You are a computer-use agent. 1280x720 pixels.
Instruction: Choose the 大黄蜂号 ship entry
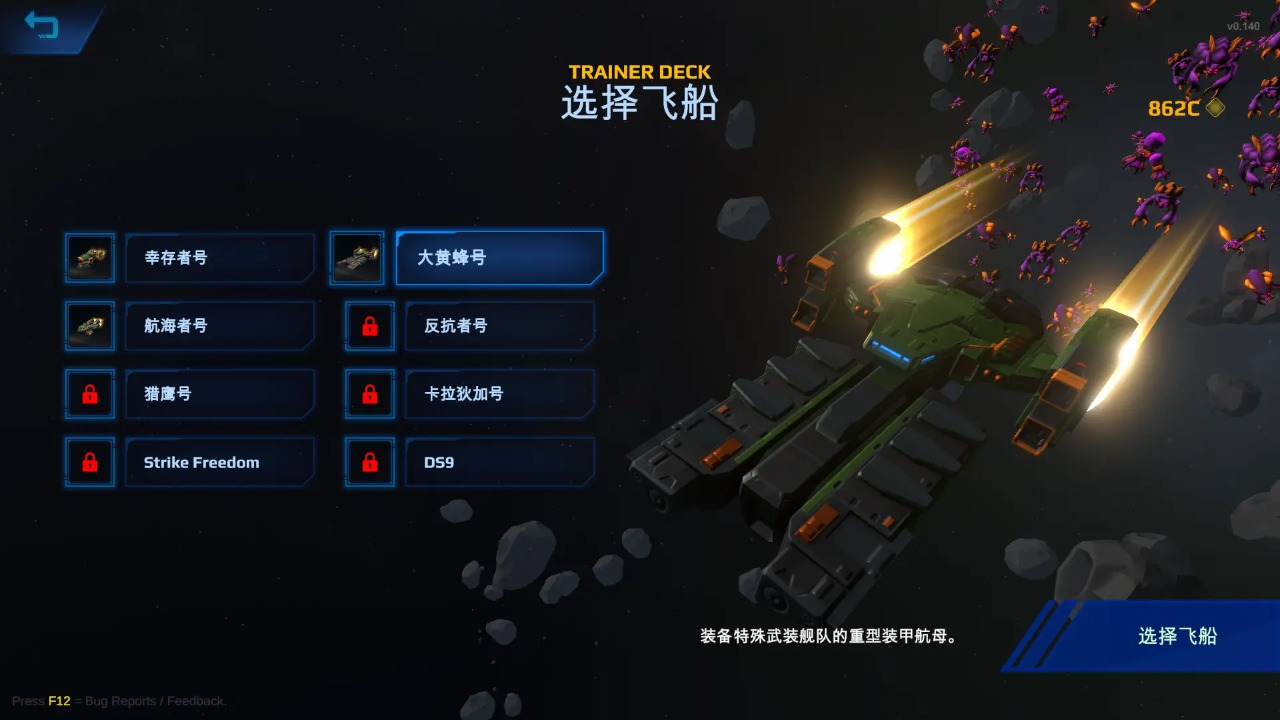[499, 258]
